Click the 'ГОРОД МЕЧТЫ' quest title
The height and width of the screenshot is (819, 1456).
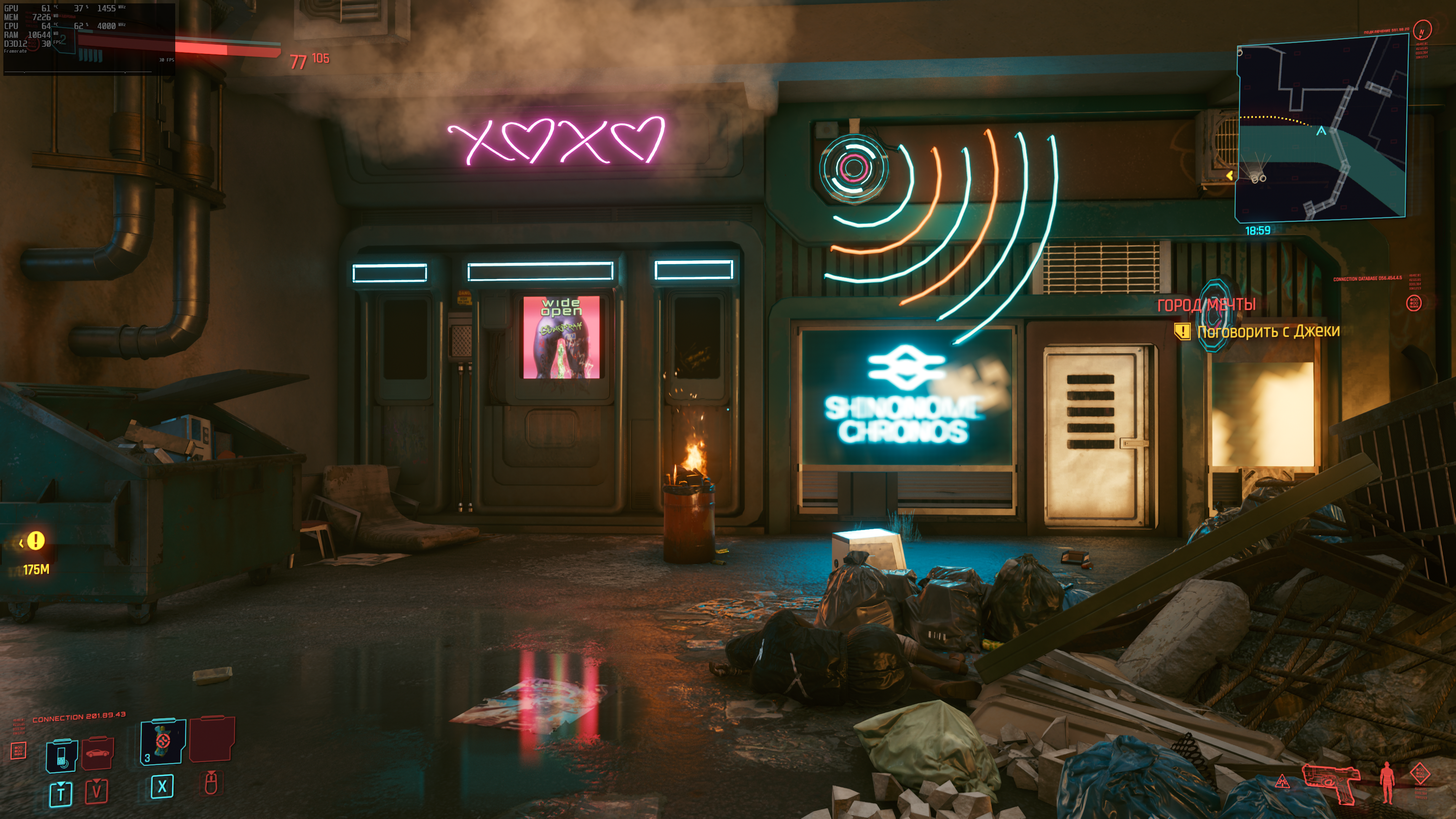1206,305
